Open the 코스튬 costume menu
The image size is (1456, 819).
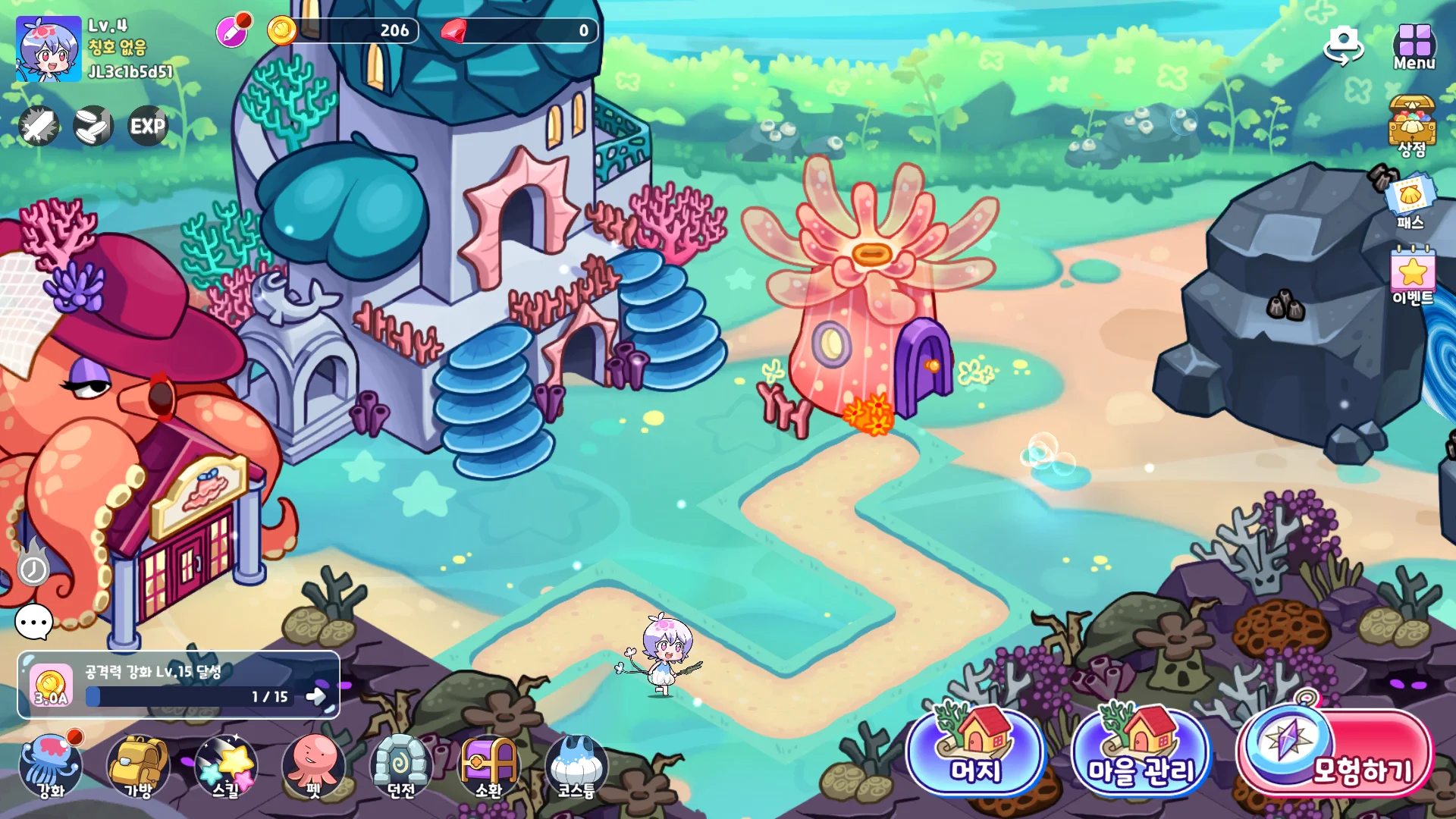pyautogui.click(x=576, y=766)
